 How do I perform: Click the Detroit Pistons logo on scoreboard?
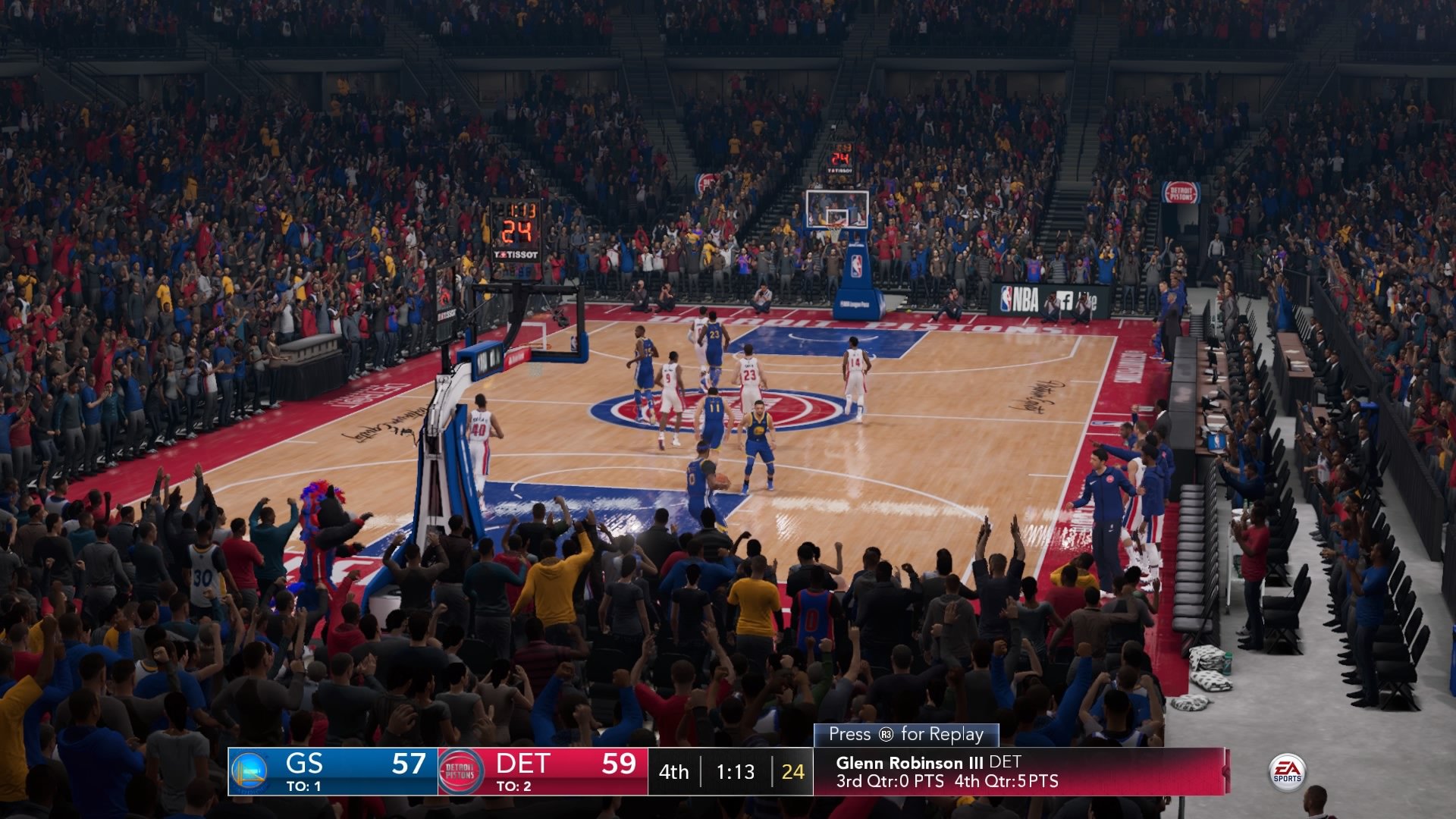tap(460, 769)
